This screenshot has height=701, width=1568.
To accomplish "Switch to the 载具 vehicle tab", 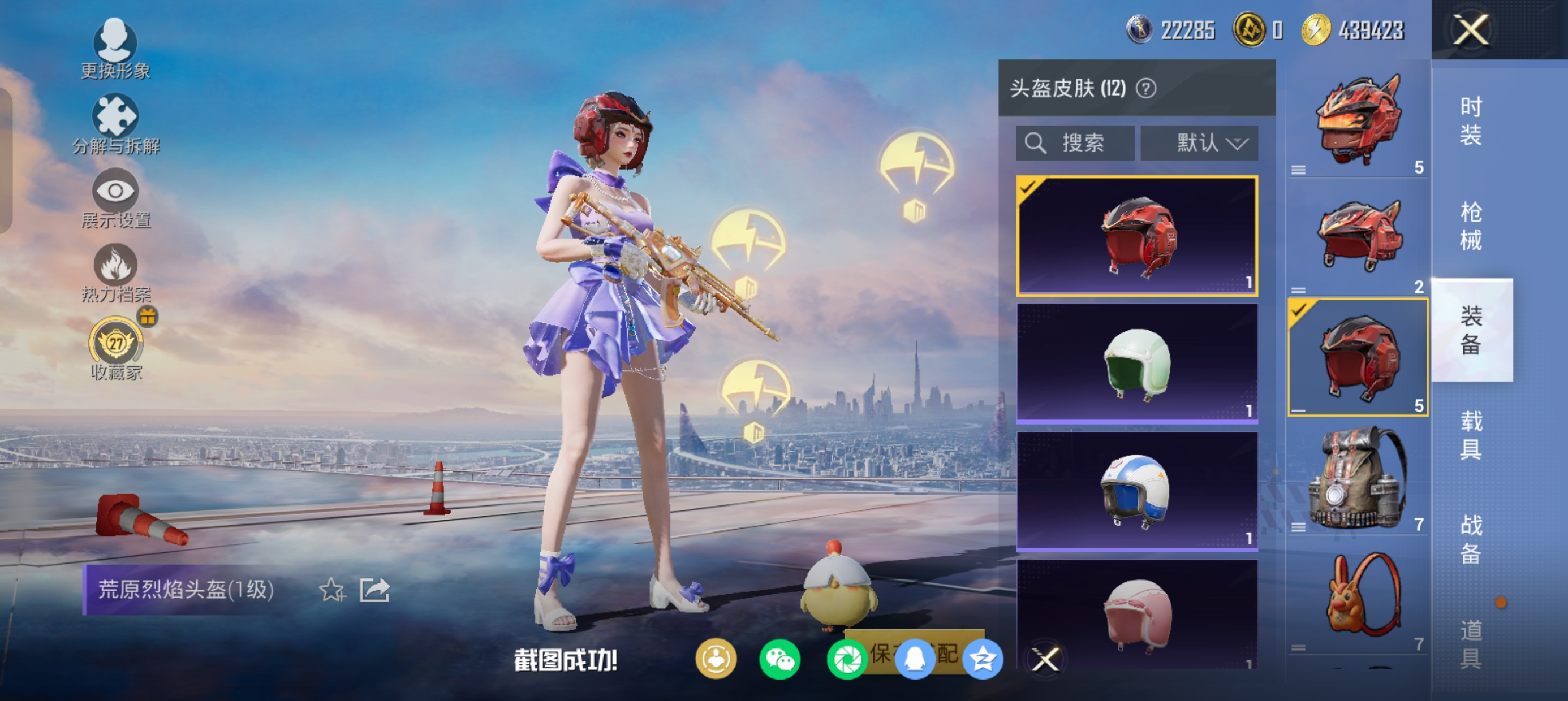I will 1471,435.
